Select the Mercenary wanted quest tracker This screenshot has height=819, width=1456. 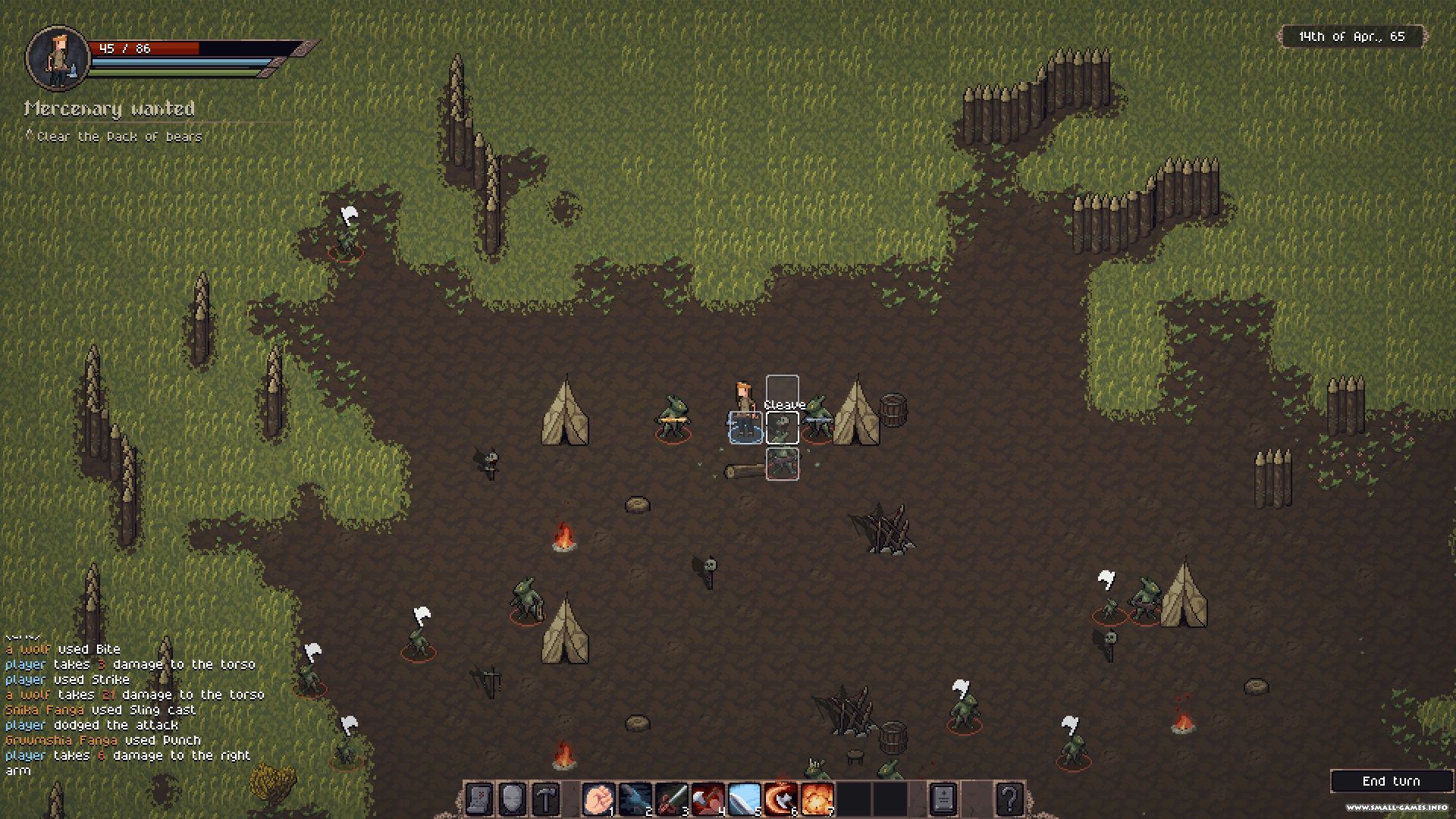coord(110,109)
